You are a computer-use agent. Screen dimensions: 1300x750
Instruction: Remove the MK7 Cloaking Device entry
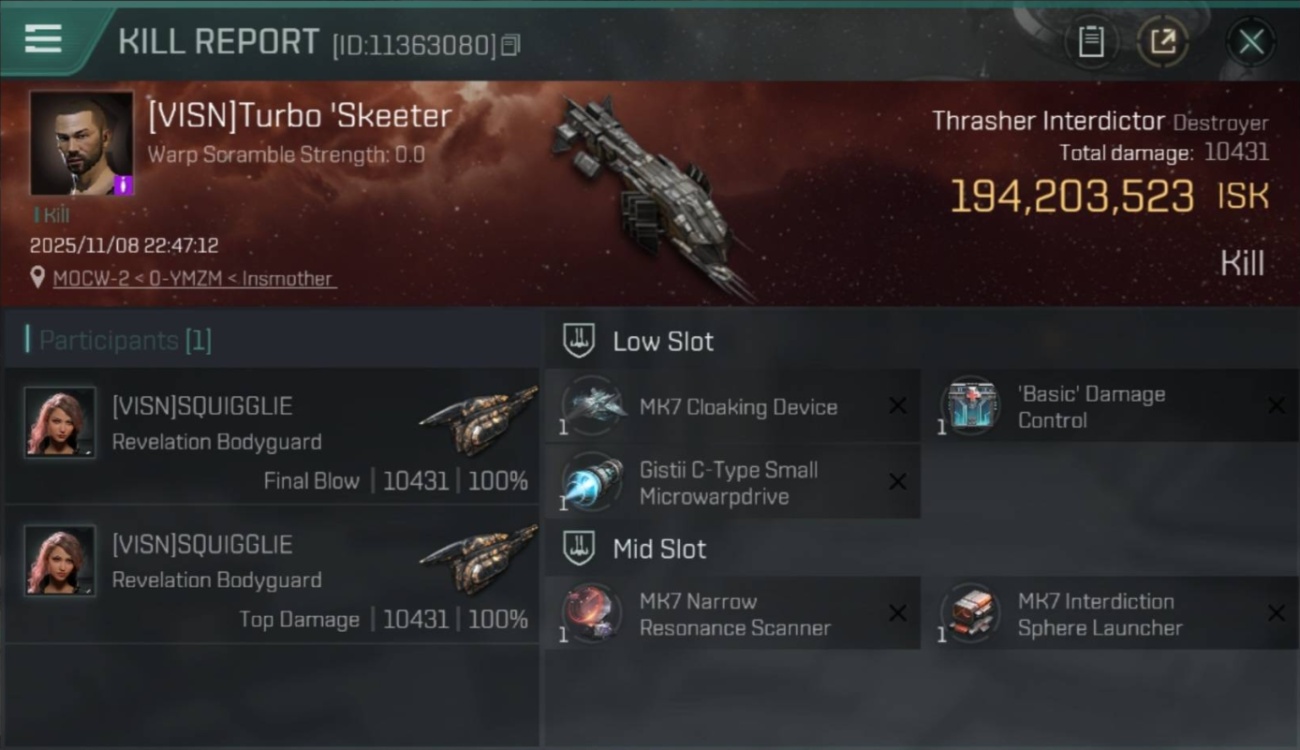tap(897, 405)
